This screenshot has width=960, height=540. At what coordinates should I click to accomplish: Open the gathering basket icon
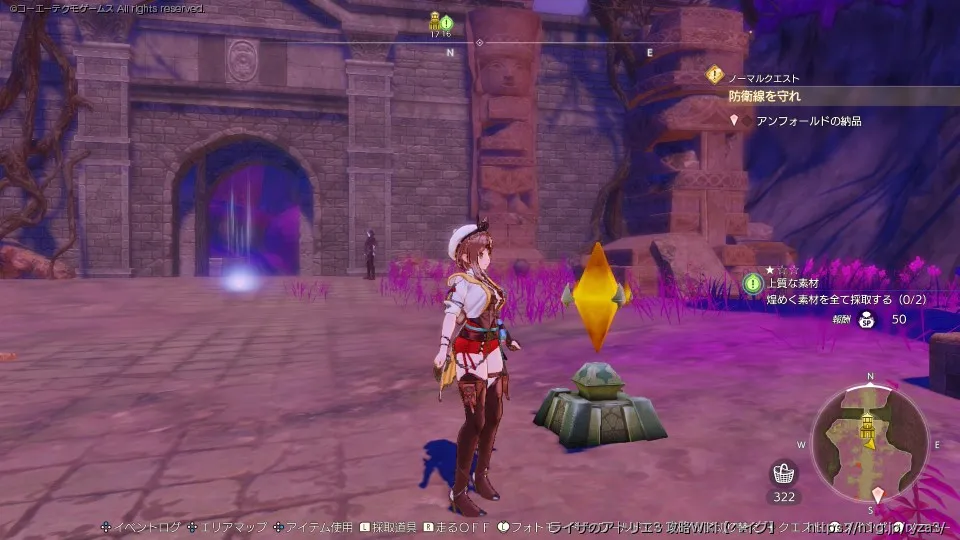click(x=784, y=473)
